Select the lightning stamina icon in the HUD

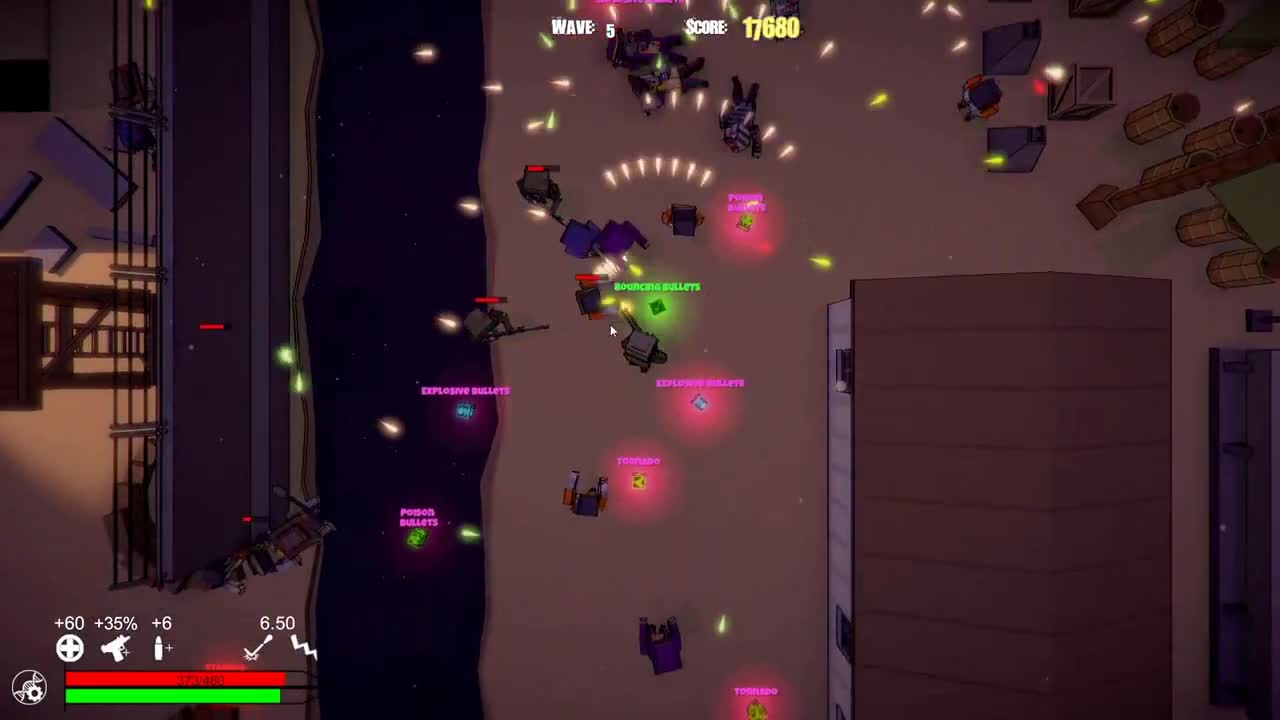[x=303, y=649]
